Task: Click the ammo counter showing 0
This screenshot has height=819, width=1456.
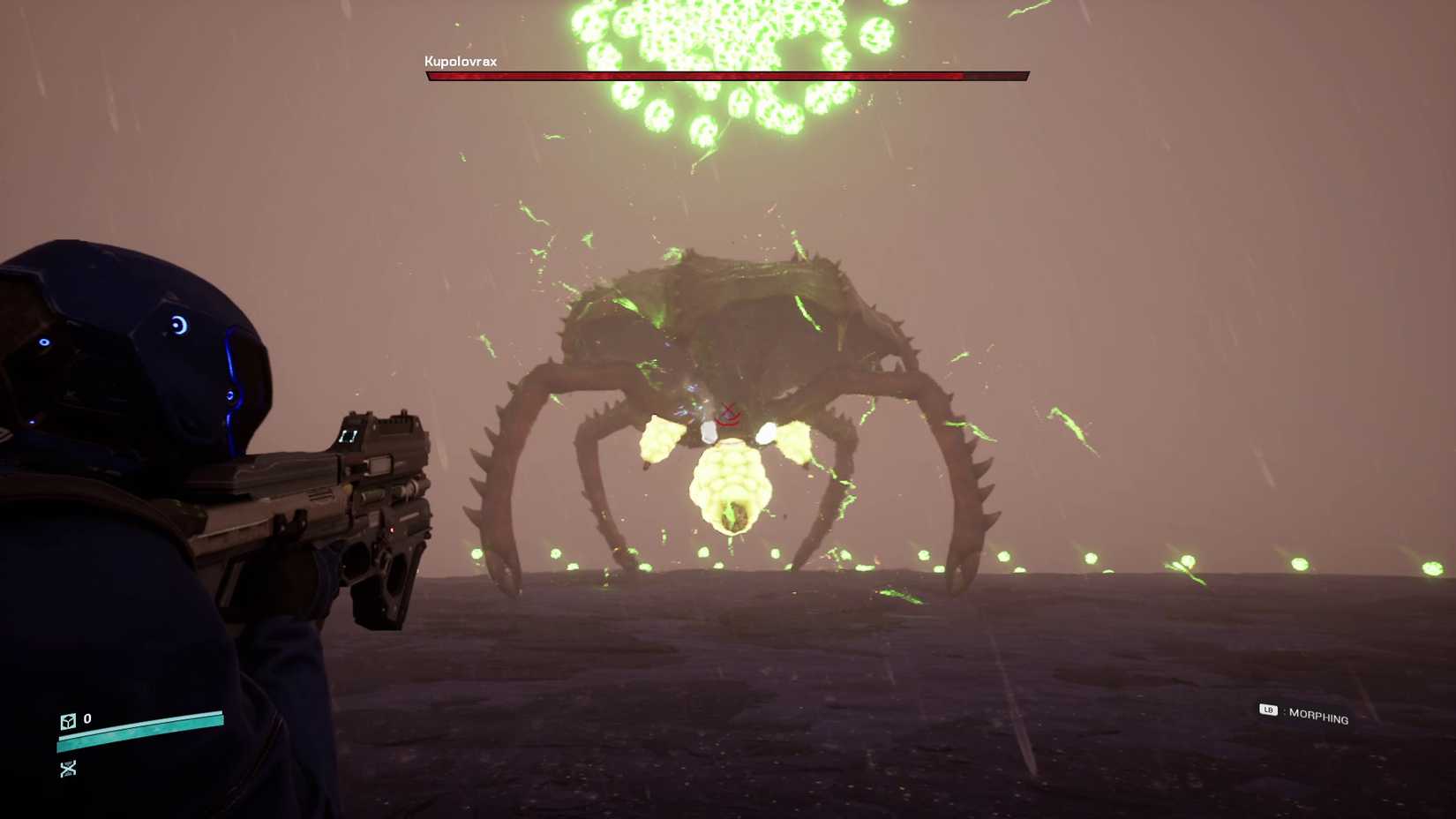Action: coord(86,719)
